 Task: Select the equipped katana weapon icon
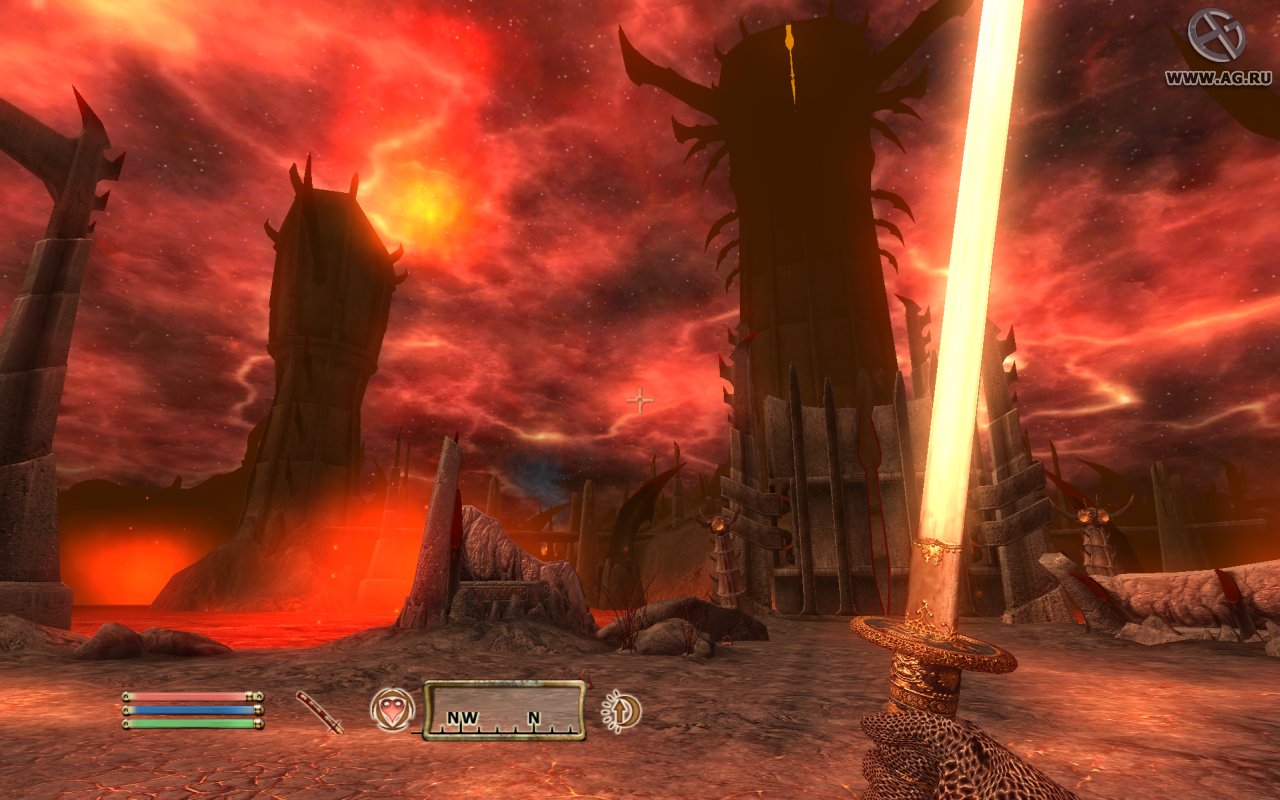pyautogui.click(x=319, y=711)
